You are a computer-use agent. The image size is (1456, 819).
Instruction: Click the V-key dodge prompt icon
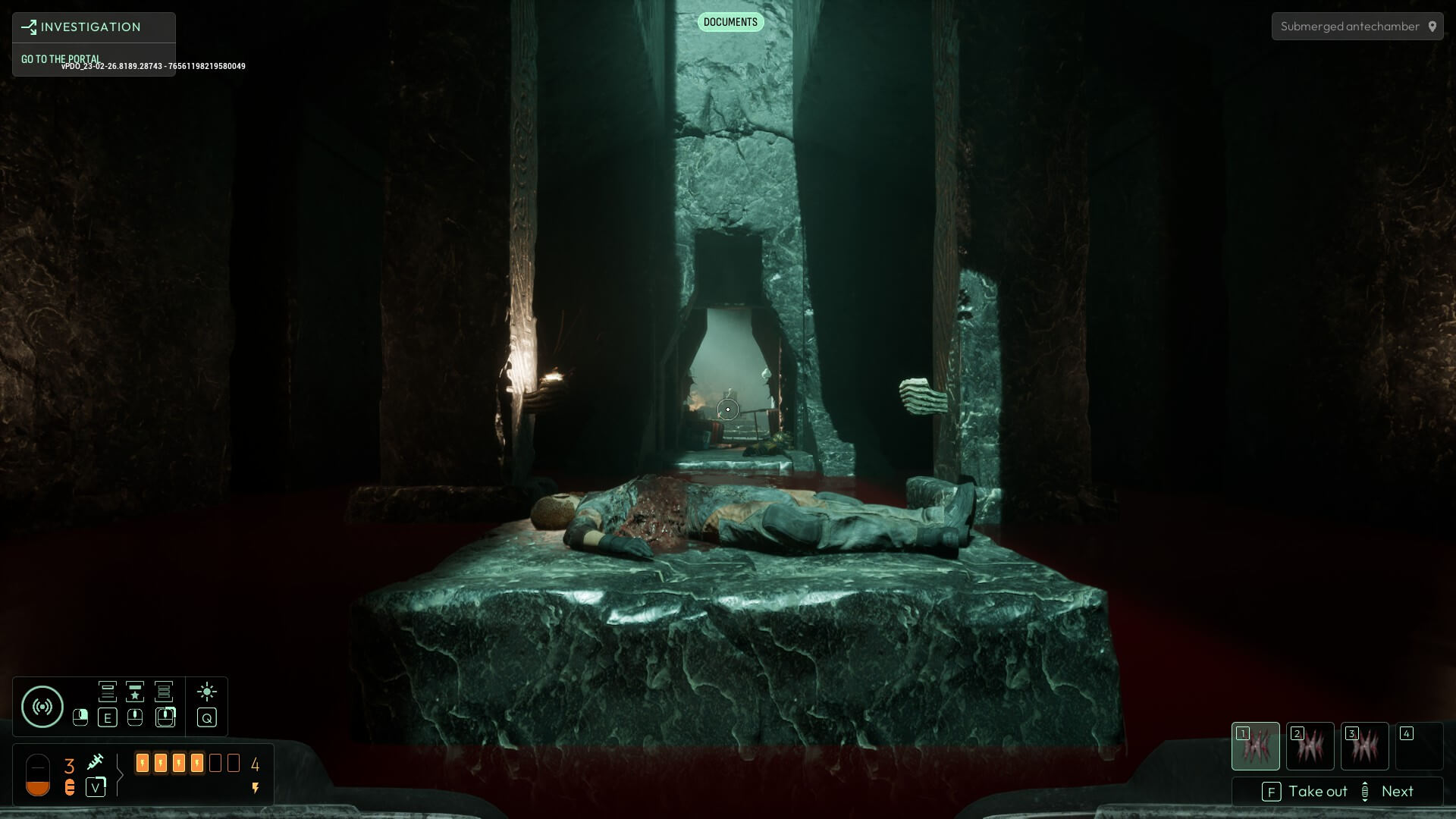(x=96, y=789)
